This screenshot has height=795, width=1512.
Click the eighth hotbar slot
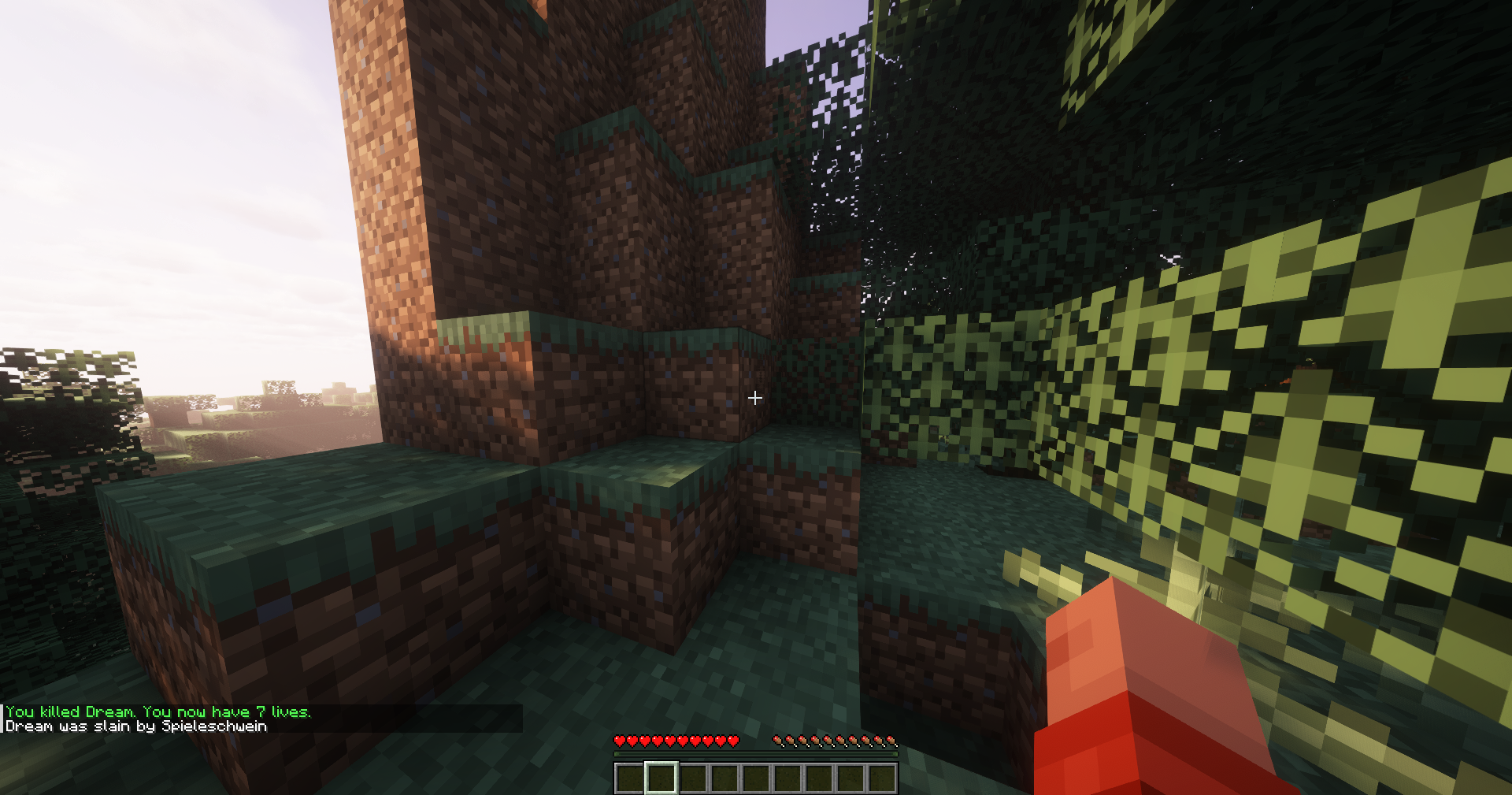[x=849, y=778]
